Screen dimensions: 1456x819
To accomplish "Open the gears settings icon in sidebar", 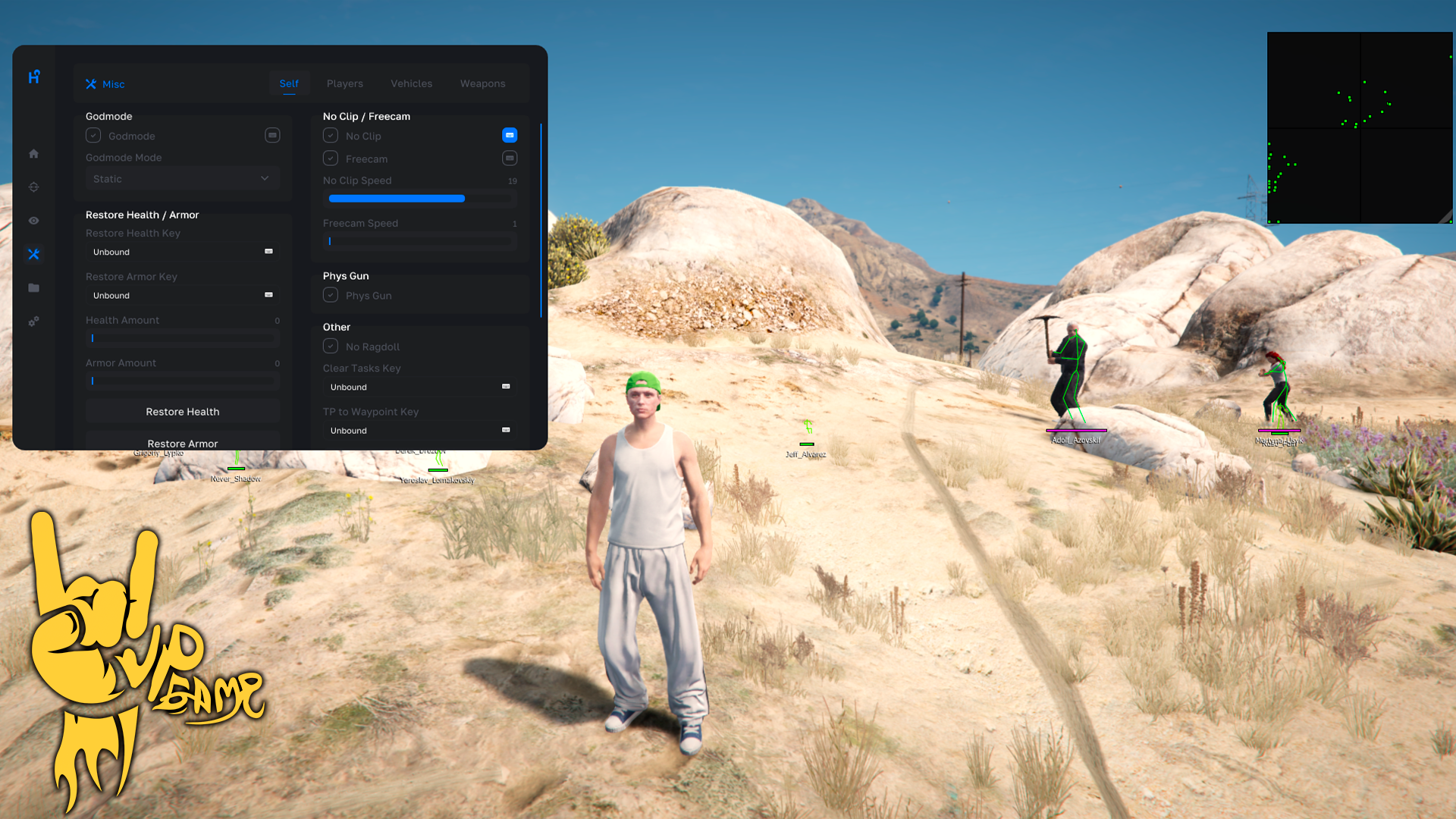I will [x=34, y=322].
